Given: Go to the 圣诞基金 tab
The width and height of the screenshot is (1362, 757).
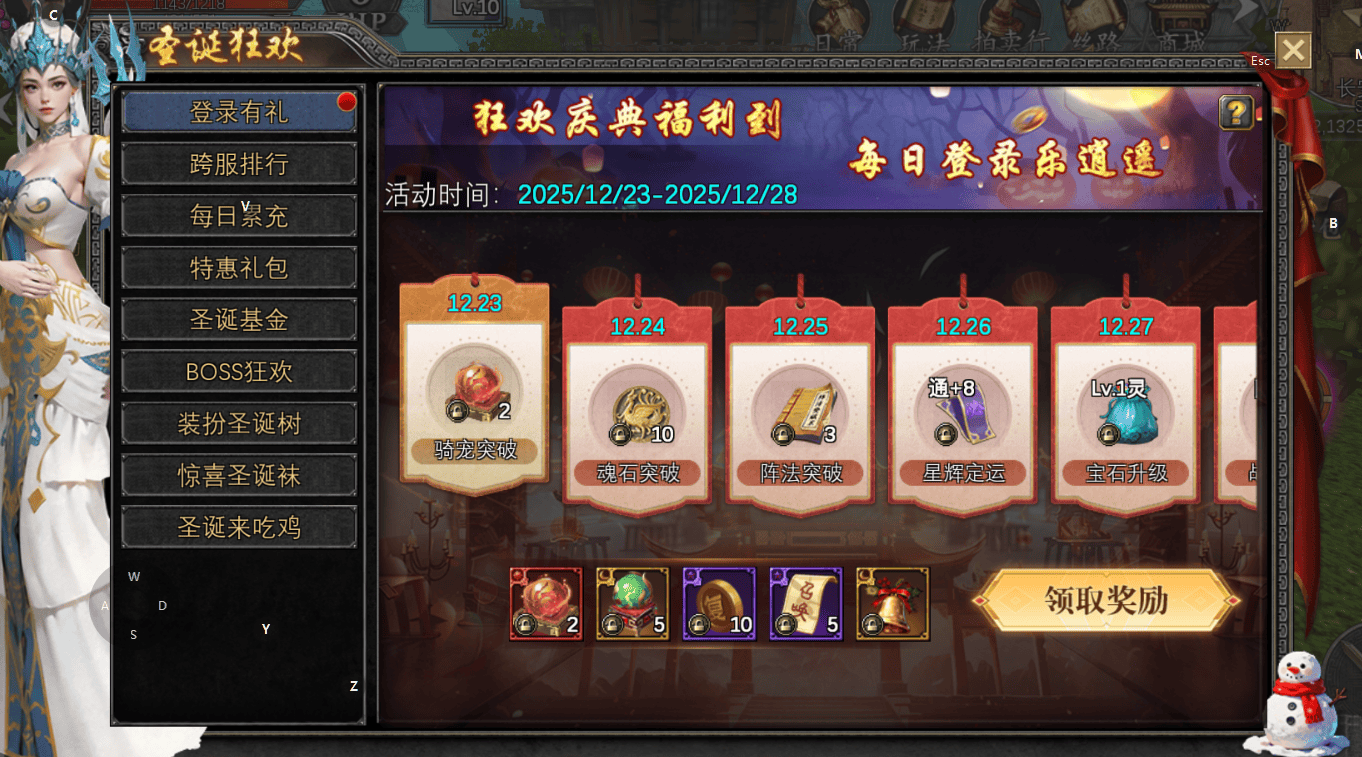Looking at the screenshot, I should click(x=239, y=320).
